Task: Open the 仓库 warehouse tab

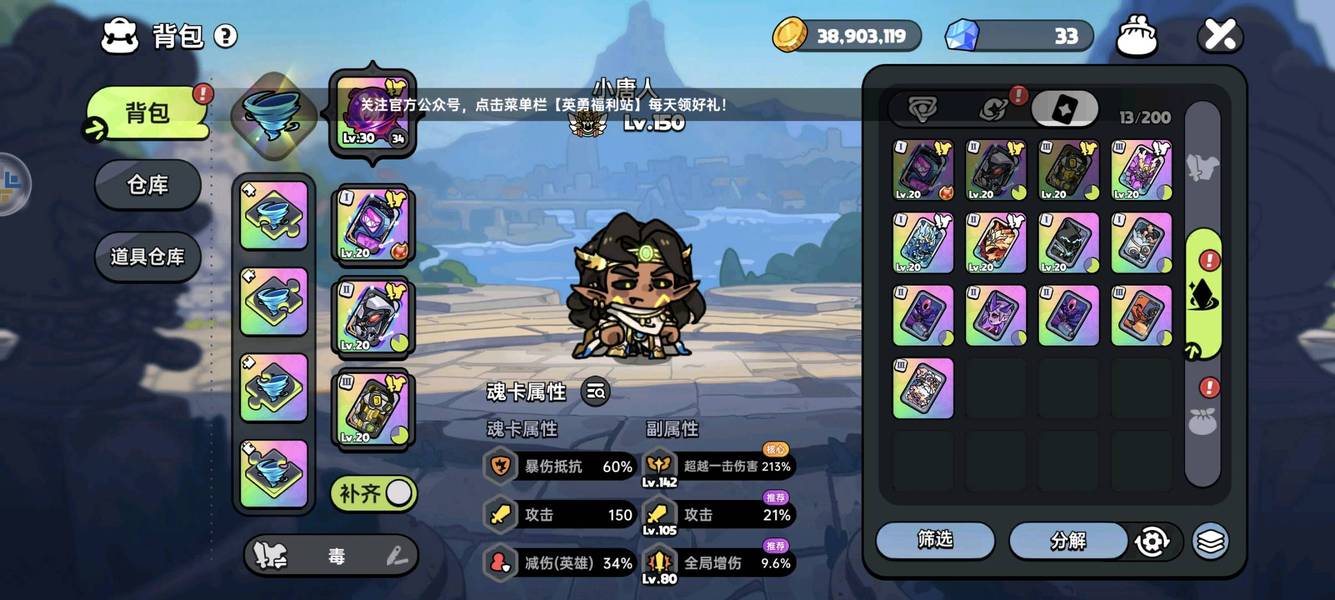Action: pos(148,185)
